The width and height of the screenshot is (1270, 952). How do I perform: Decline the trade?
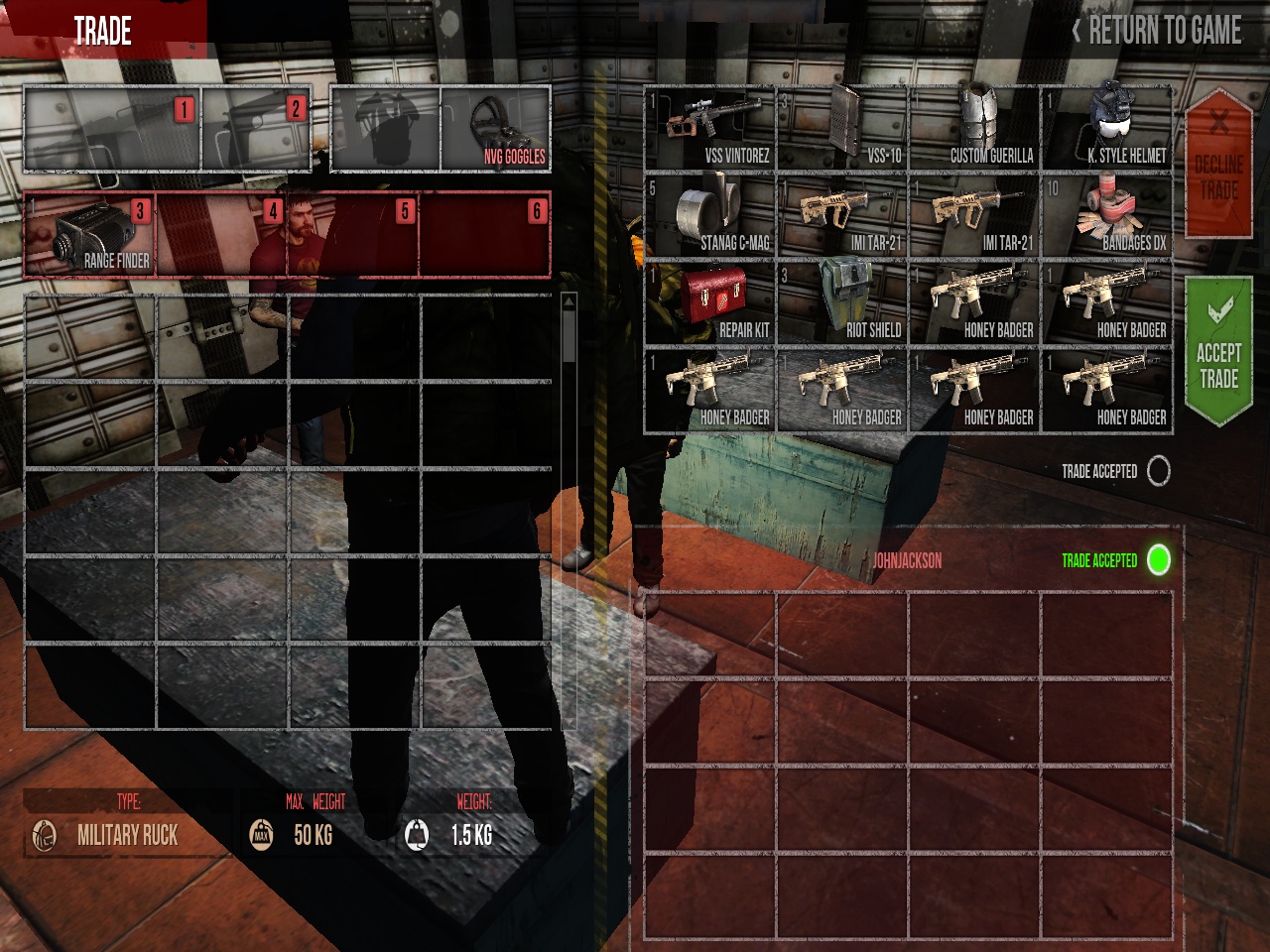(1218, 165)
